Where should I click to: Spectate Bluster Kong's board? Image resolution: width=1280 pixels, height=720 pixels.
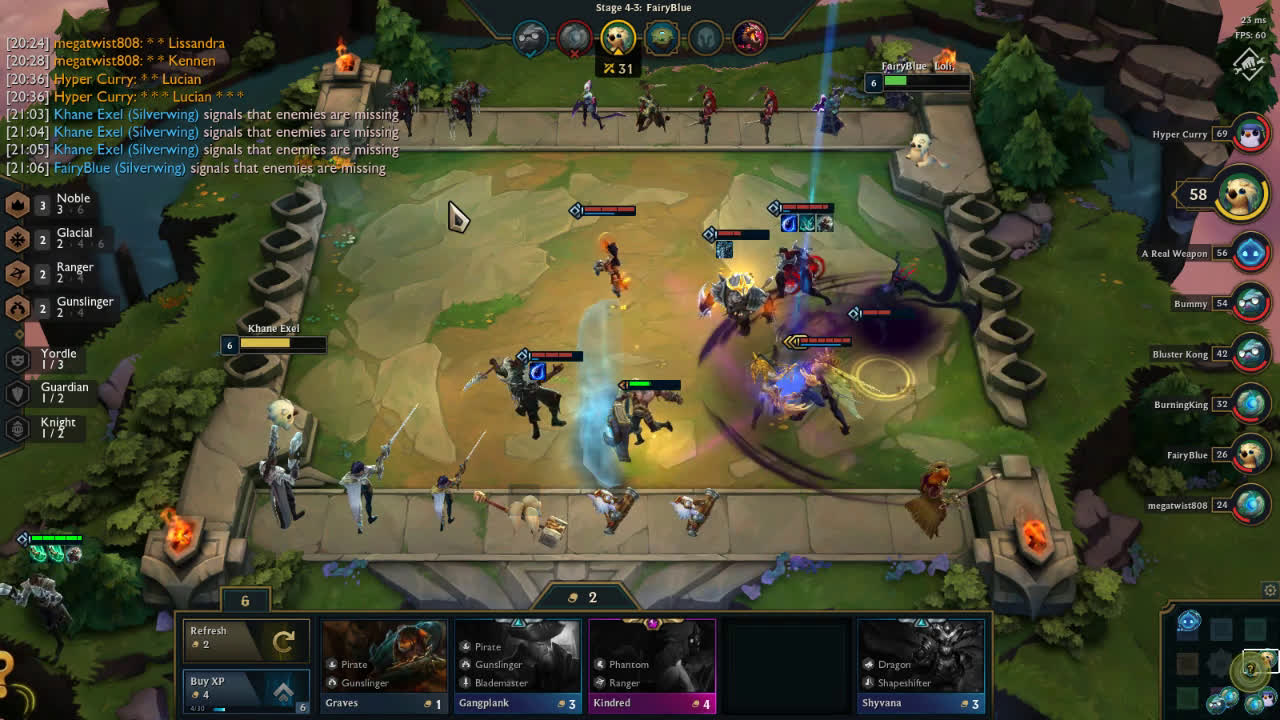(x=1250, y=354)
